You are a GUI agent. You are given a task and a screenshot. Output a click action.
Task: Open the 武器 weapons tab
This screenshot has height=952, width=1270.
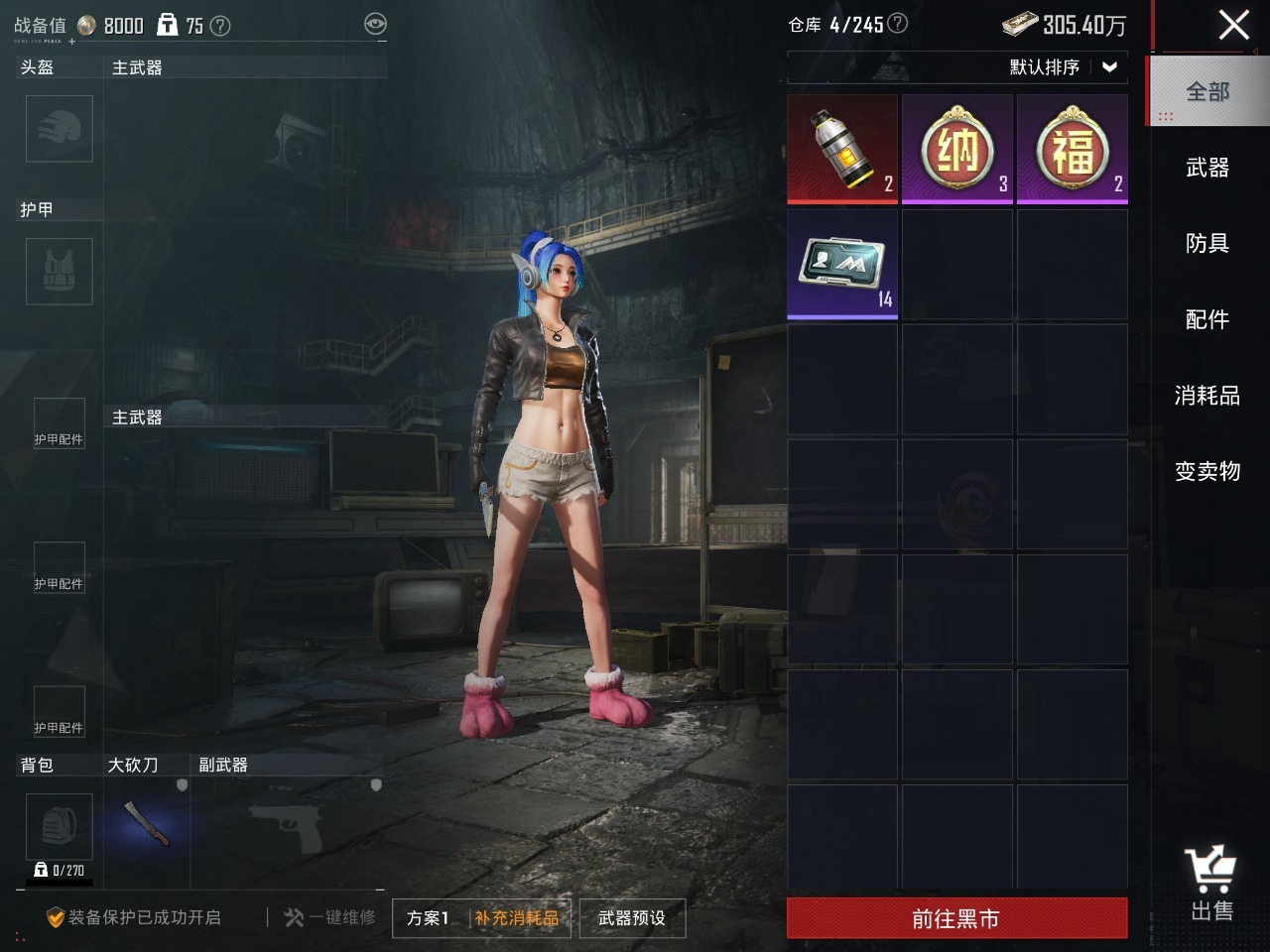[1207, 168]
